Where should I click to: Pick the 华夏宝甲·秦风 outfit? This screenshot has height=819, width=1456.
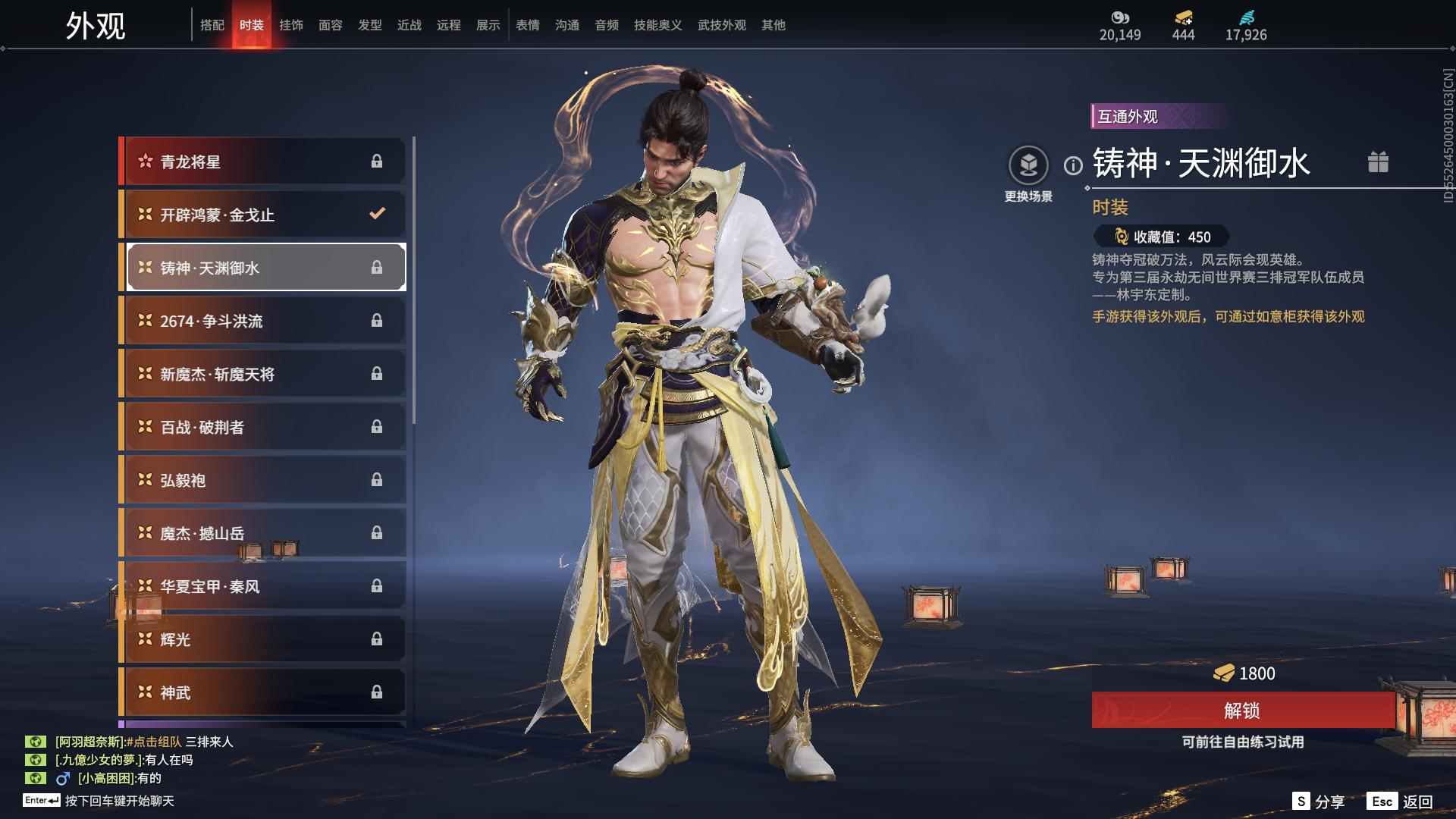263,586
